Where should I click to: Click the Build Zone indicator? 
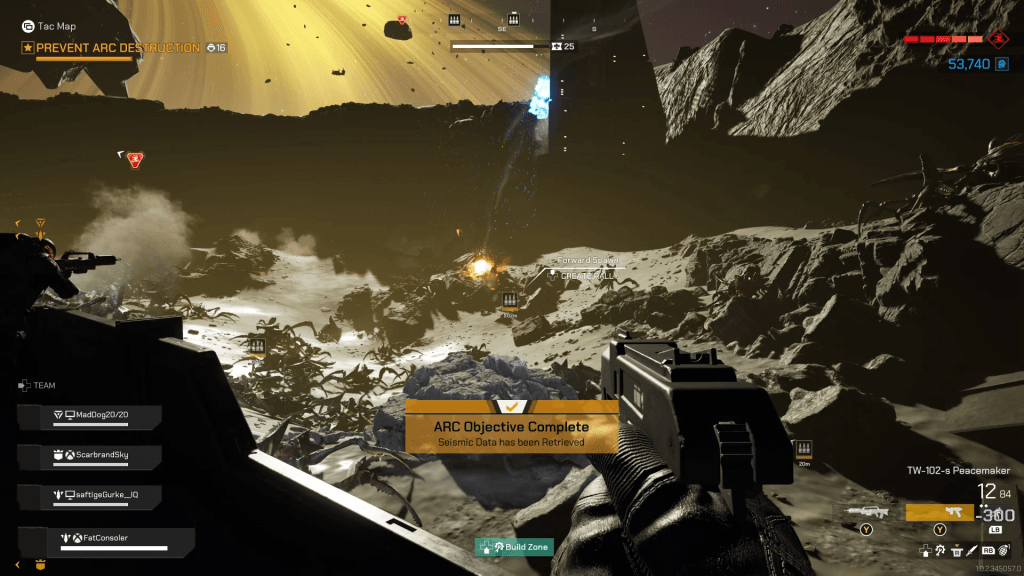pyautogui.click(x=514, y=547)
